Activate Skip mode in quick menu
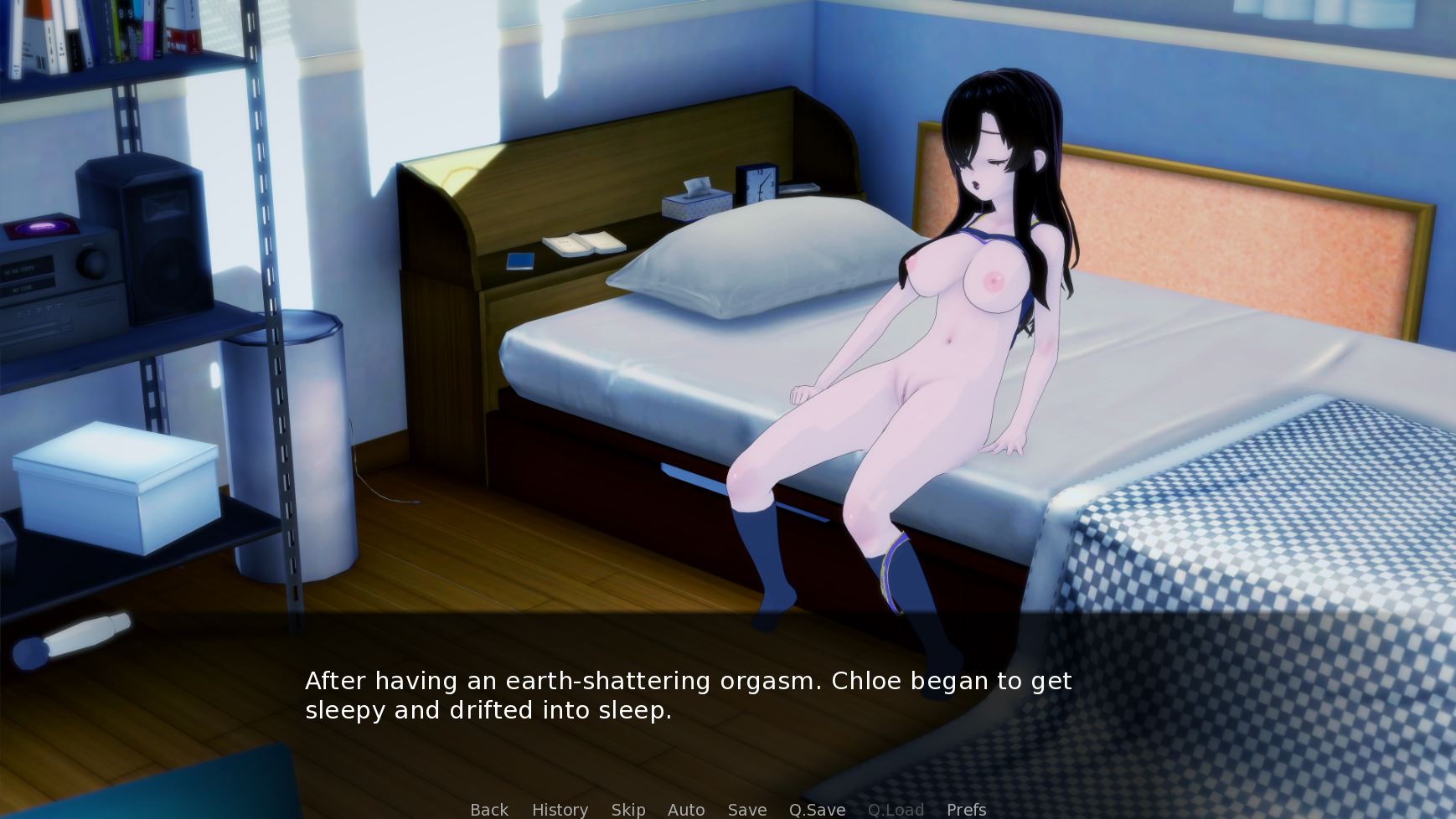The width and height of the screenshot is (1456, 819). 628,809
